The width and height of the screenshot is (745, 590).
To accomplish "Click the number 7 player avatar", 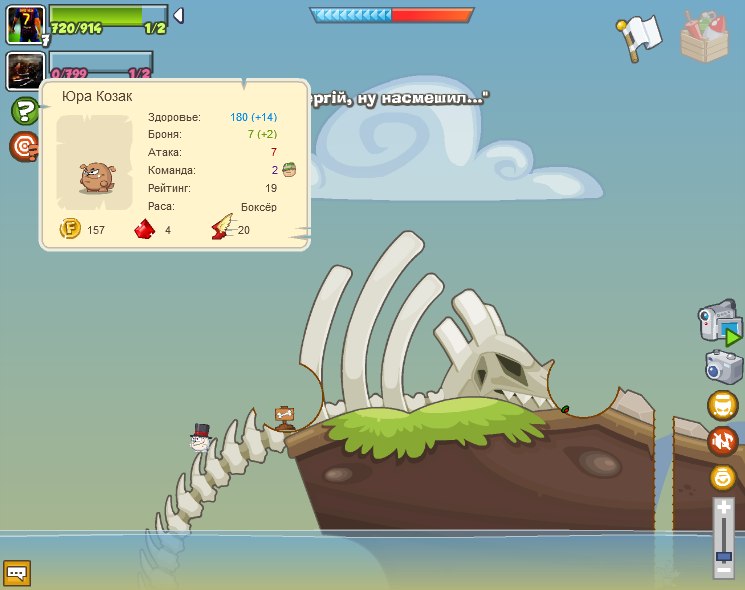I will point(25,23).
